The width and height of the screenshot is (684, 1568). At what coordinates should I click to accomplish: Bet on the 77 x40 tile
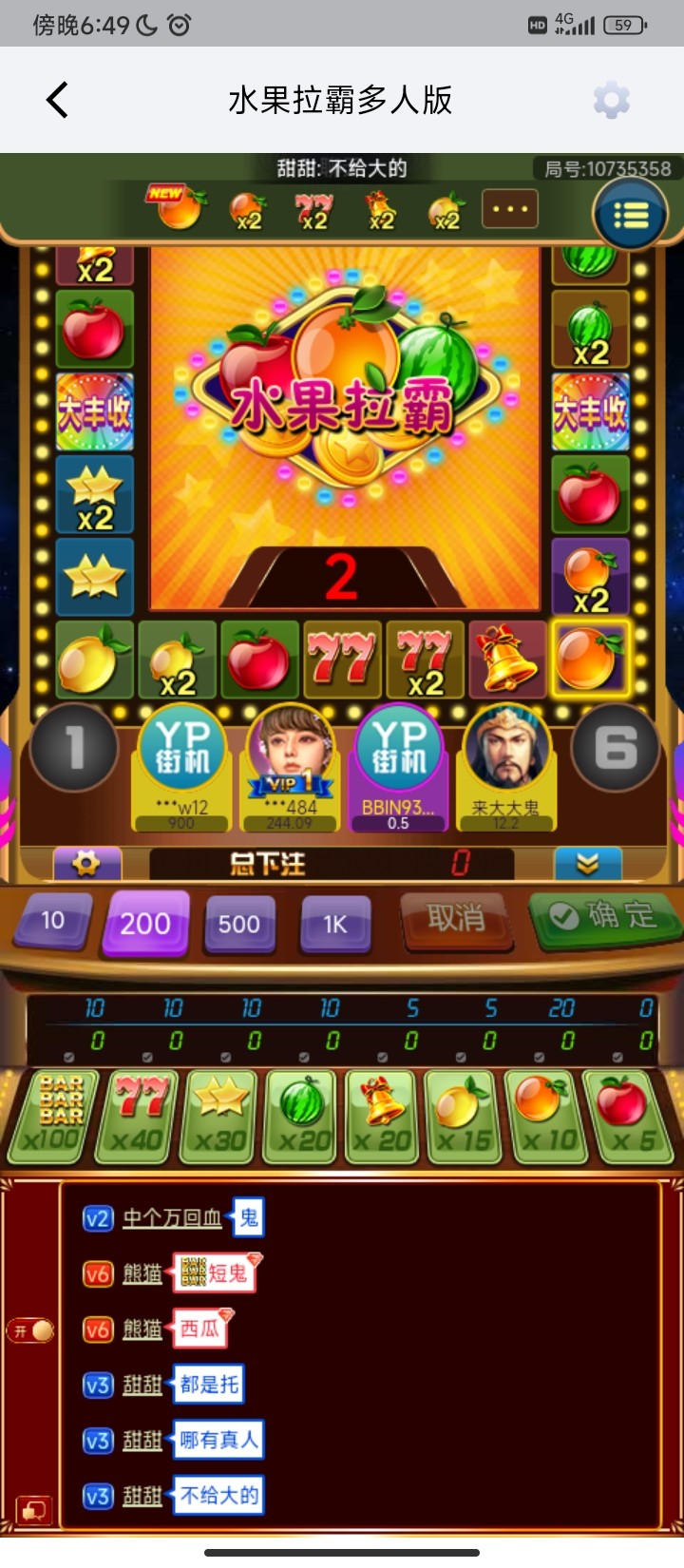tap(140, 1116)
